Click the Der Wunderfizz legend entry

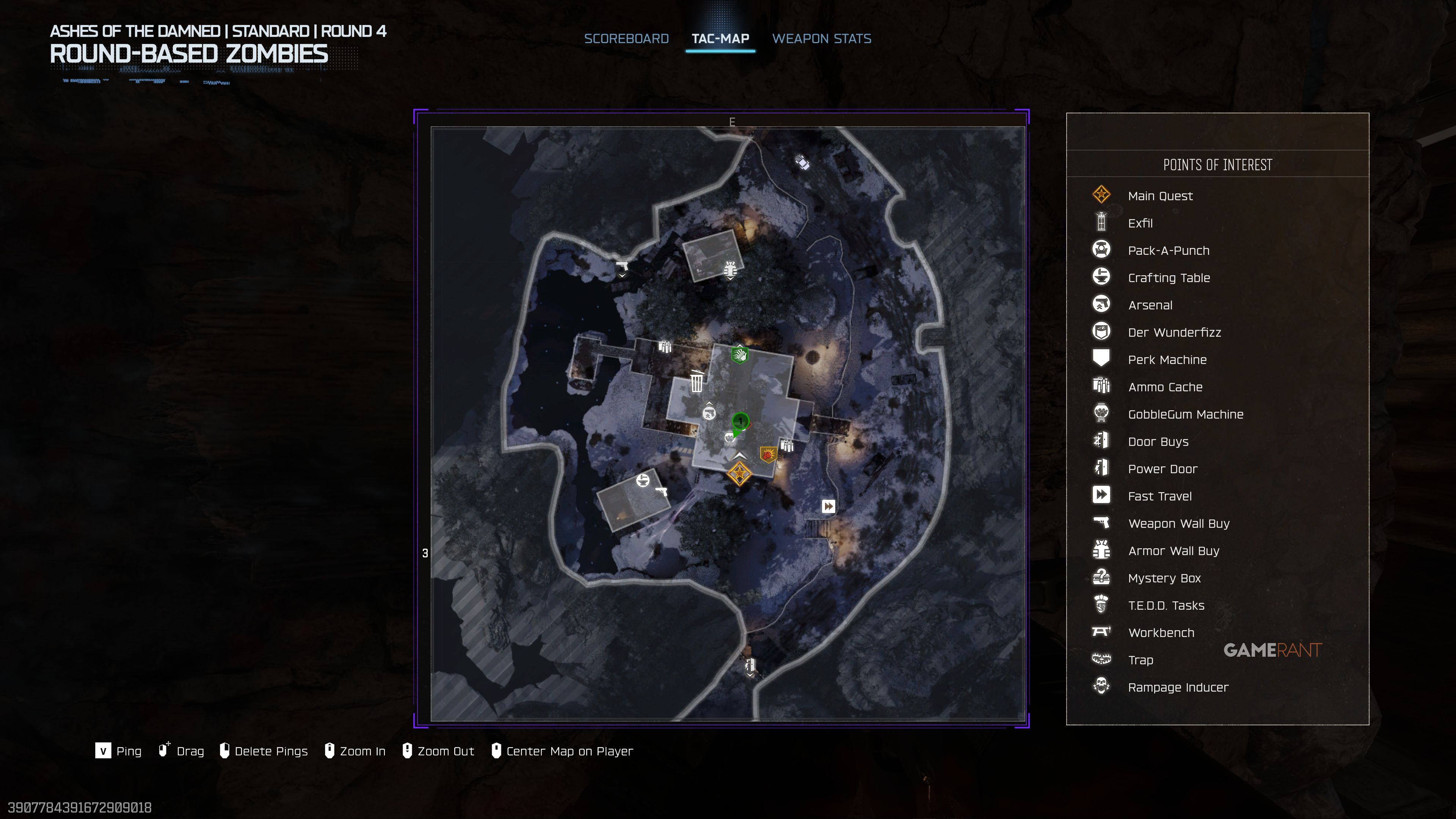tap(1174, 333)
